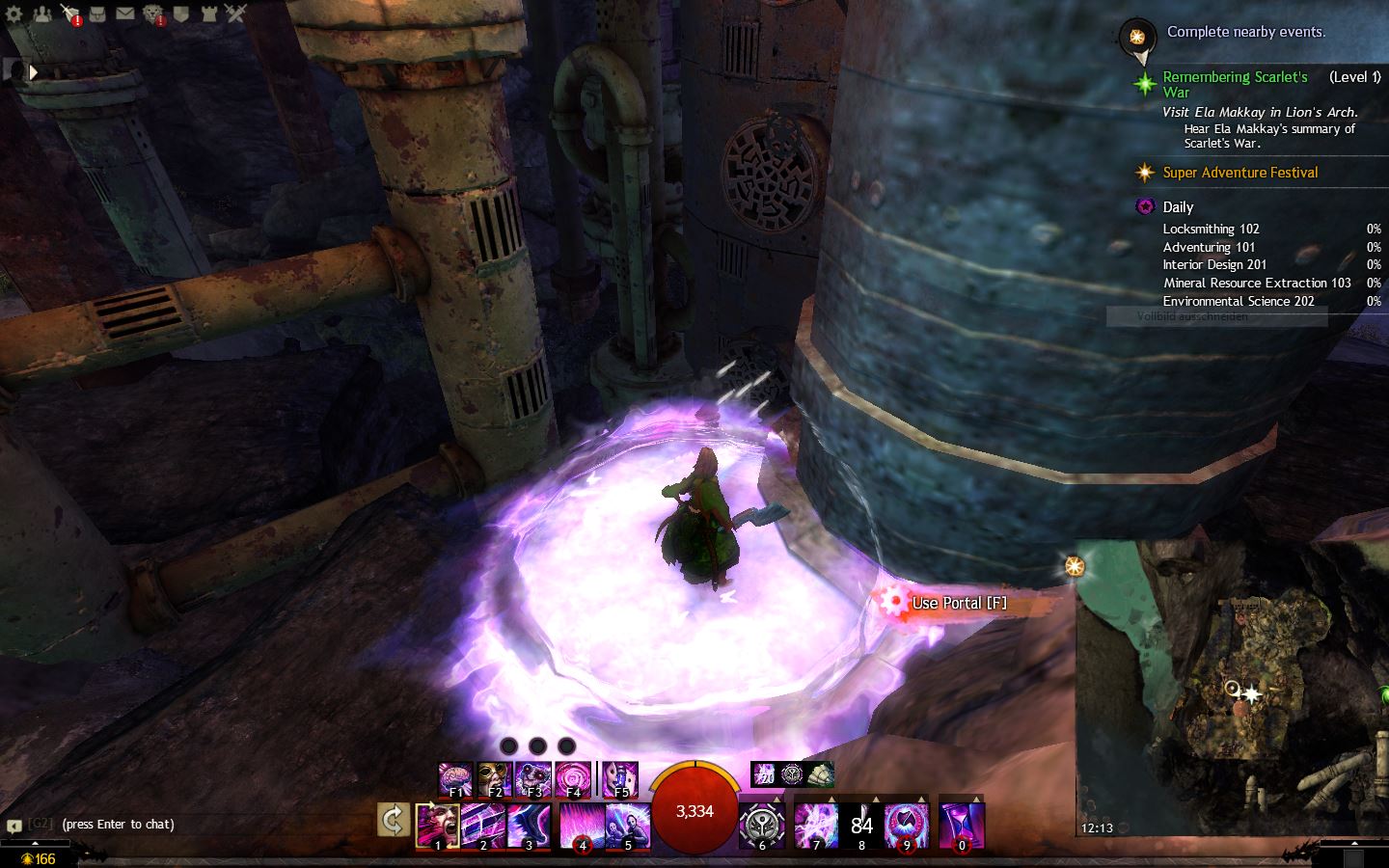Select the Remembering Scarlet's War story objective

point(1235,84)
